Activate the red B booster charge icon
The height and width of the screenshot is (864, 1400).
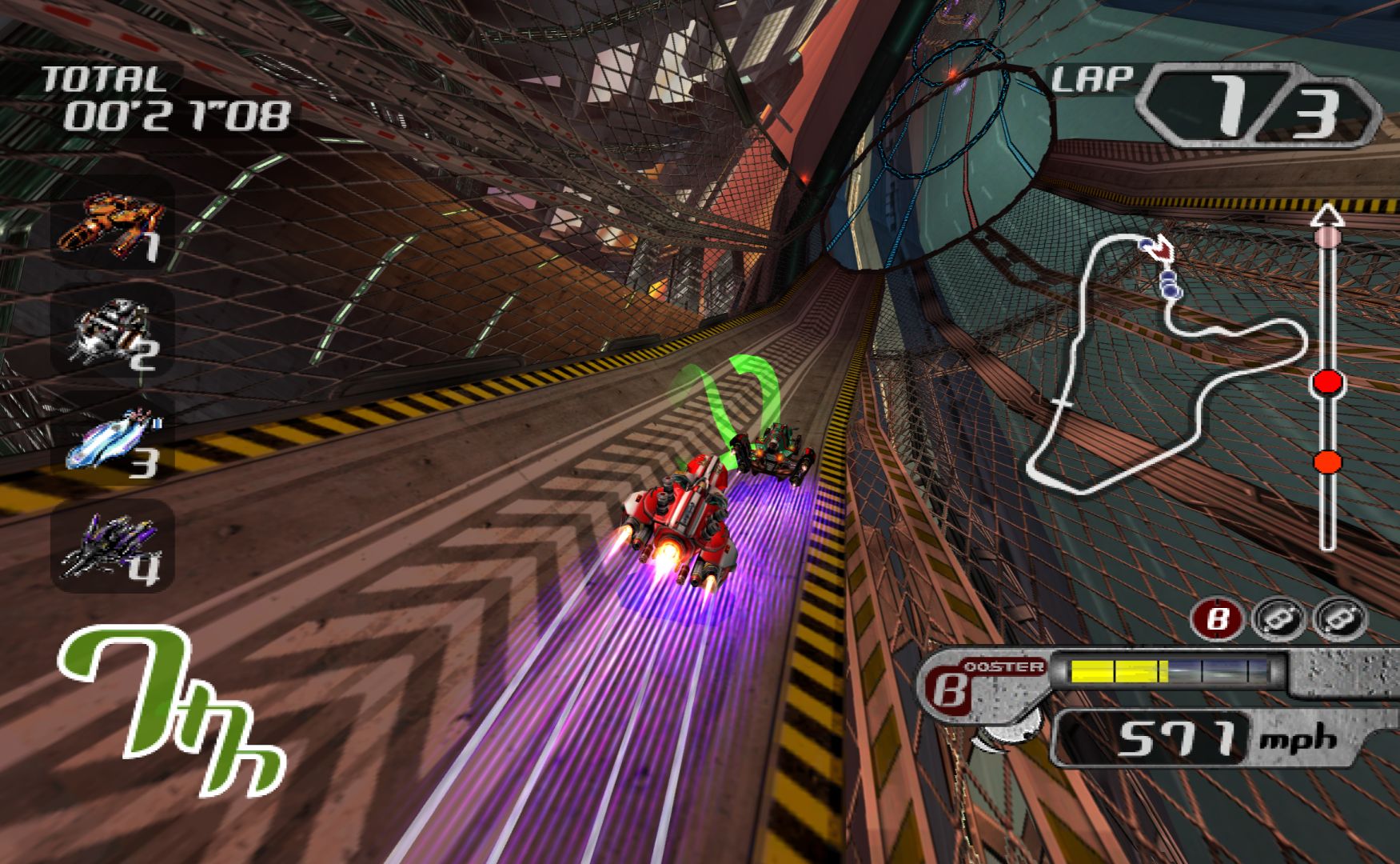click(x=1216, y=619)
